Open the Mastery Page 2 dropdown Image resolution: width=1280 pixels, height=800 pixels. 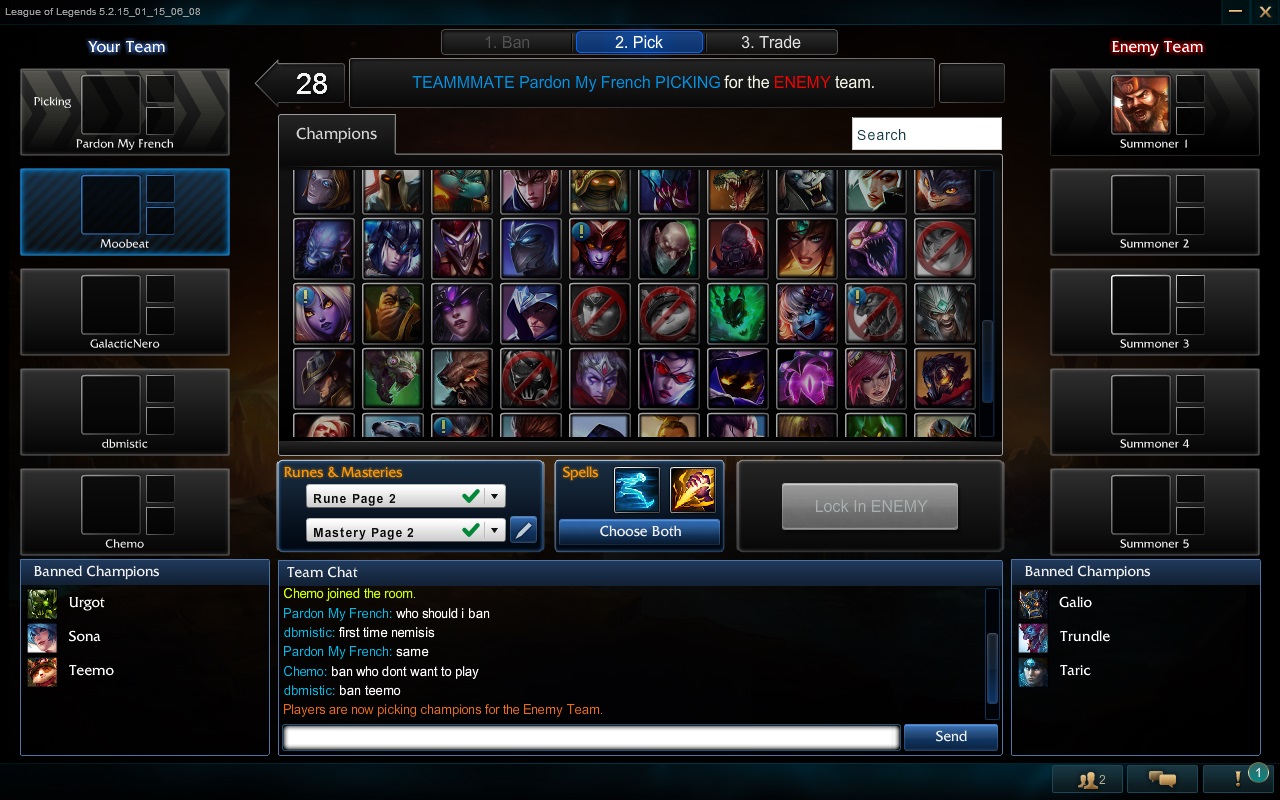click(x=495, y=531)
